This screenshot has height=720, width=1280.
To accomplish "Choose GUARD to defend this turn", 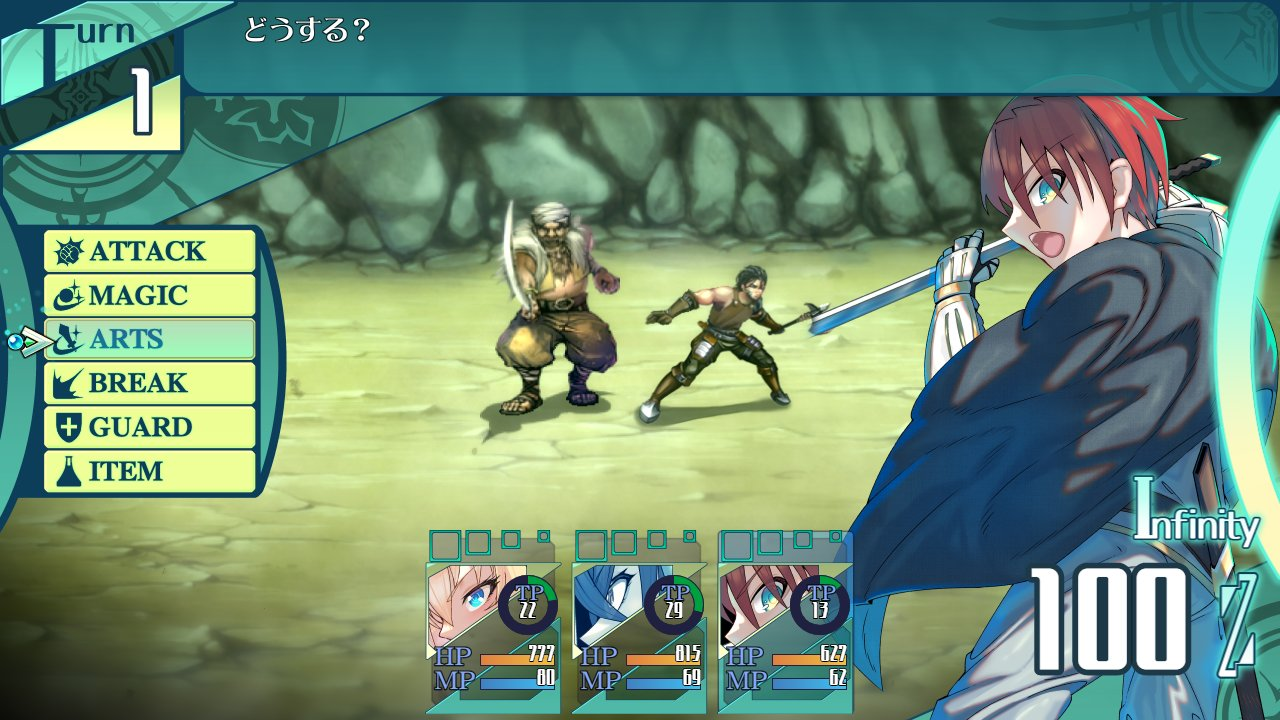I will [150, 427].
